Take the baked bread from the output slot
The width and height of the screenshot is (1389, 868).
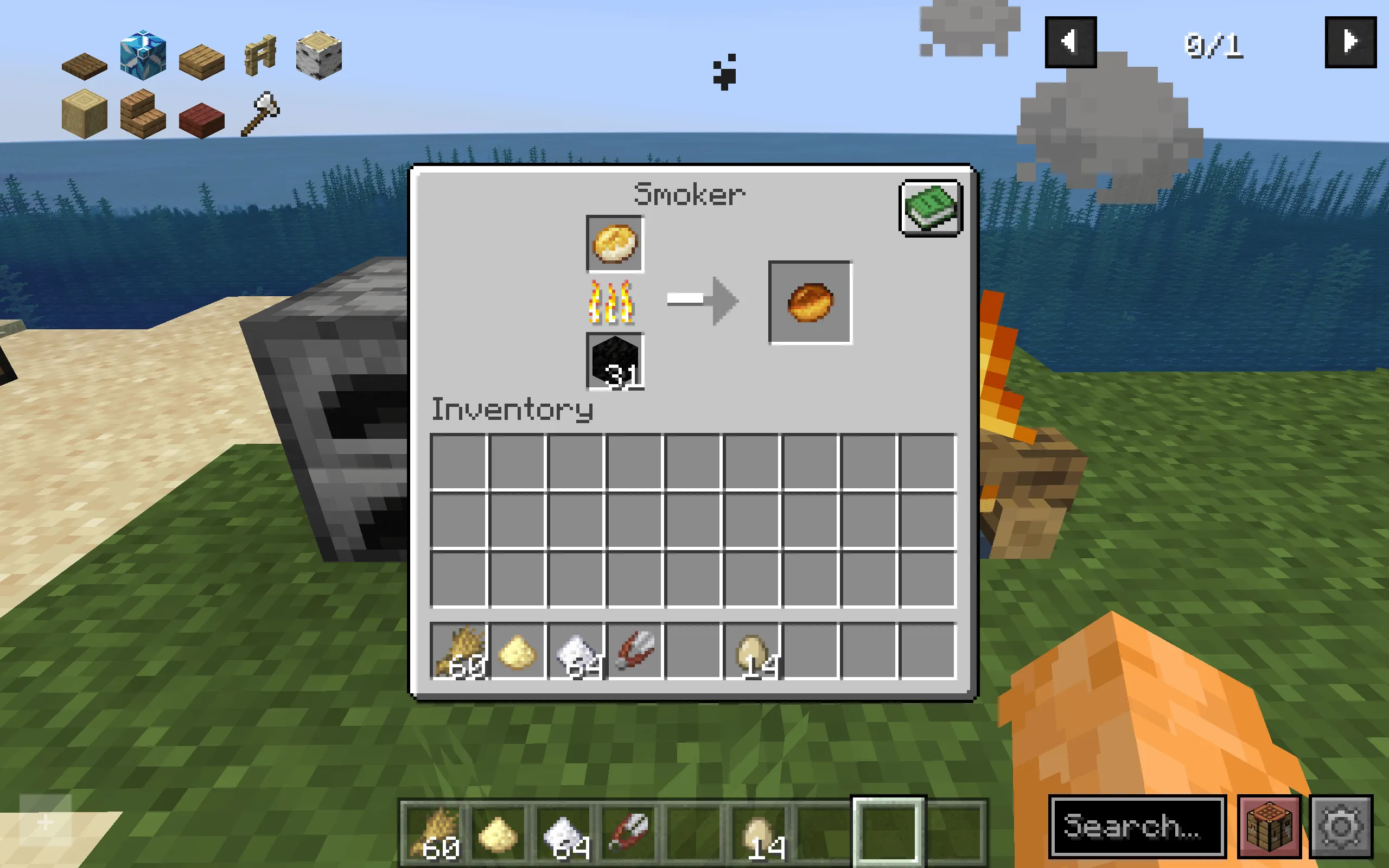pyautogui.click(x=810, y=302)
